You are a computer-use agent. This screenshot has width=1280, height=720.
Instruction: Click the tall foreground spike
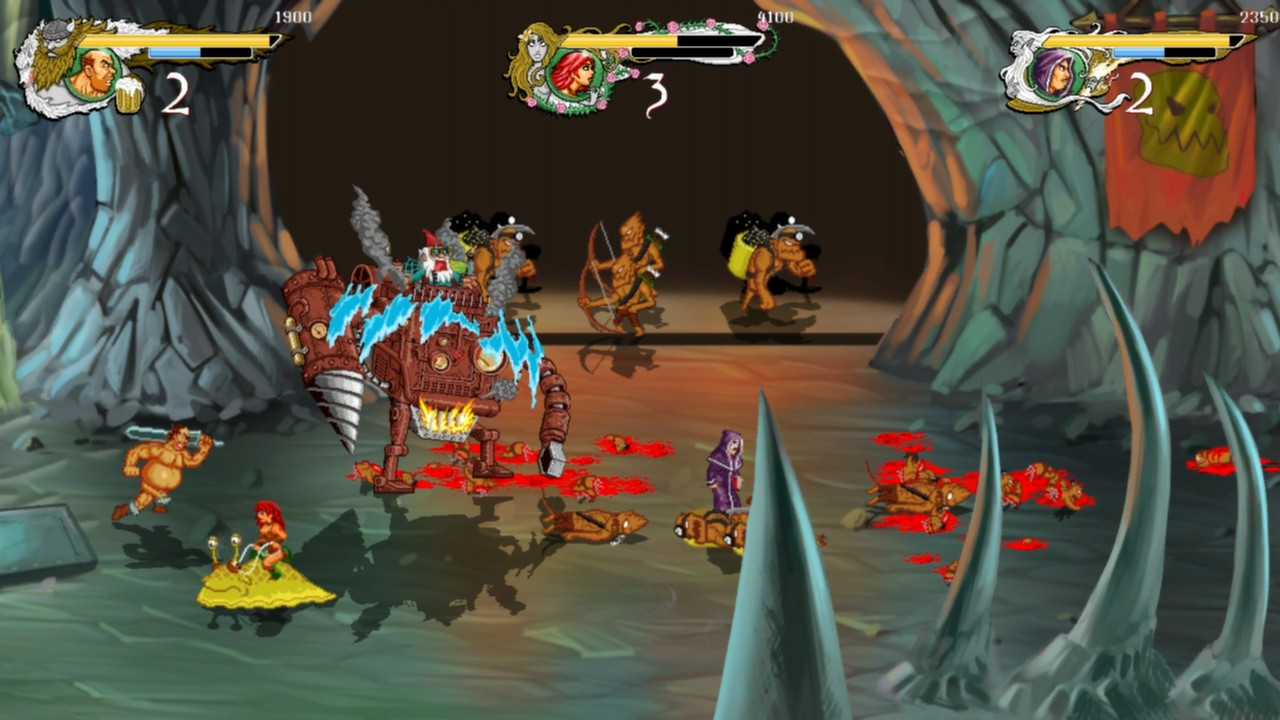[775, 560]
